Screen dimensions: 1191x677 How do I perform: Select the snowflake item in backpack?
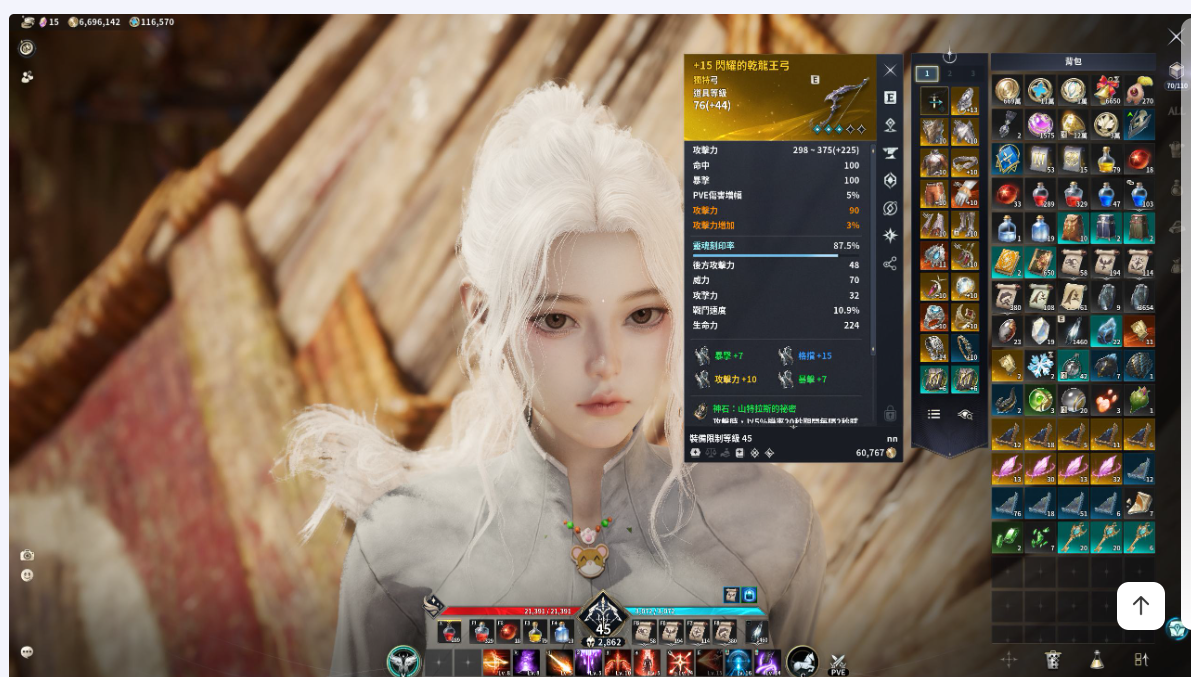(1041, 364)
